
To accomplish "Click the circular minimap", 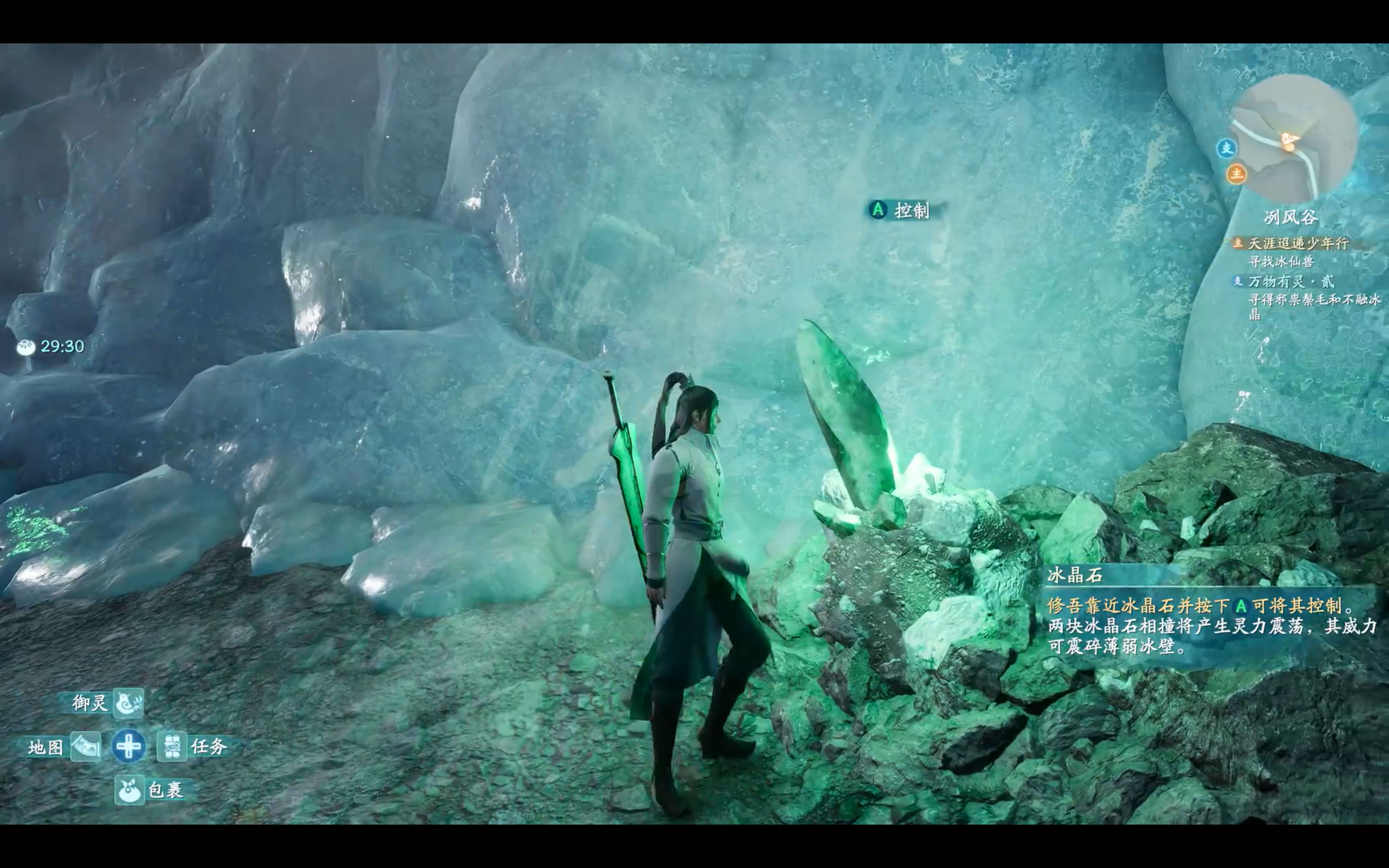I will coord(1294,139).
